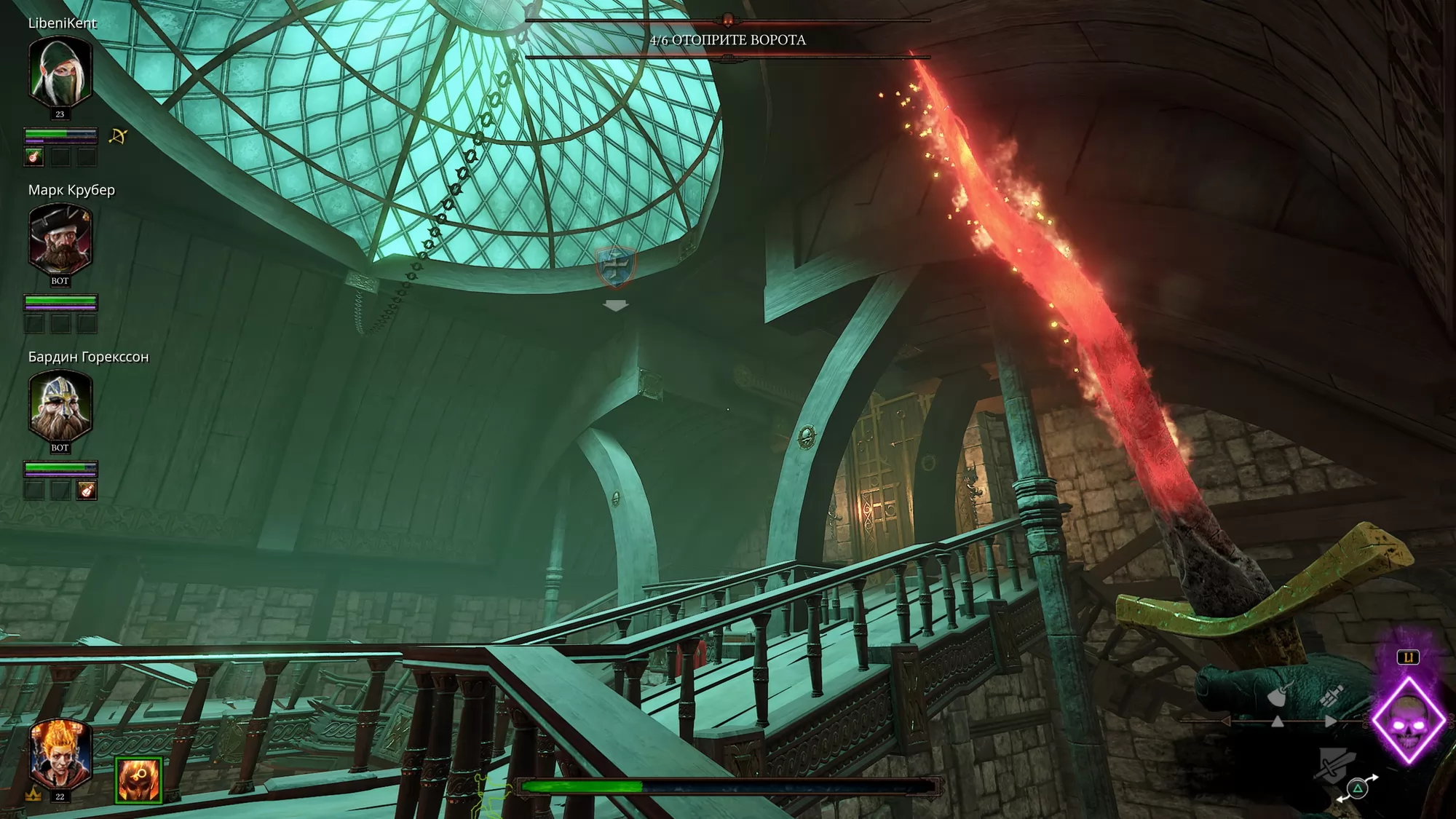The image size is (1456, 819).
Task: Select LibeniKent's healing item slot
Action: click(34, 157)
